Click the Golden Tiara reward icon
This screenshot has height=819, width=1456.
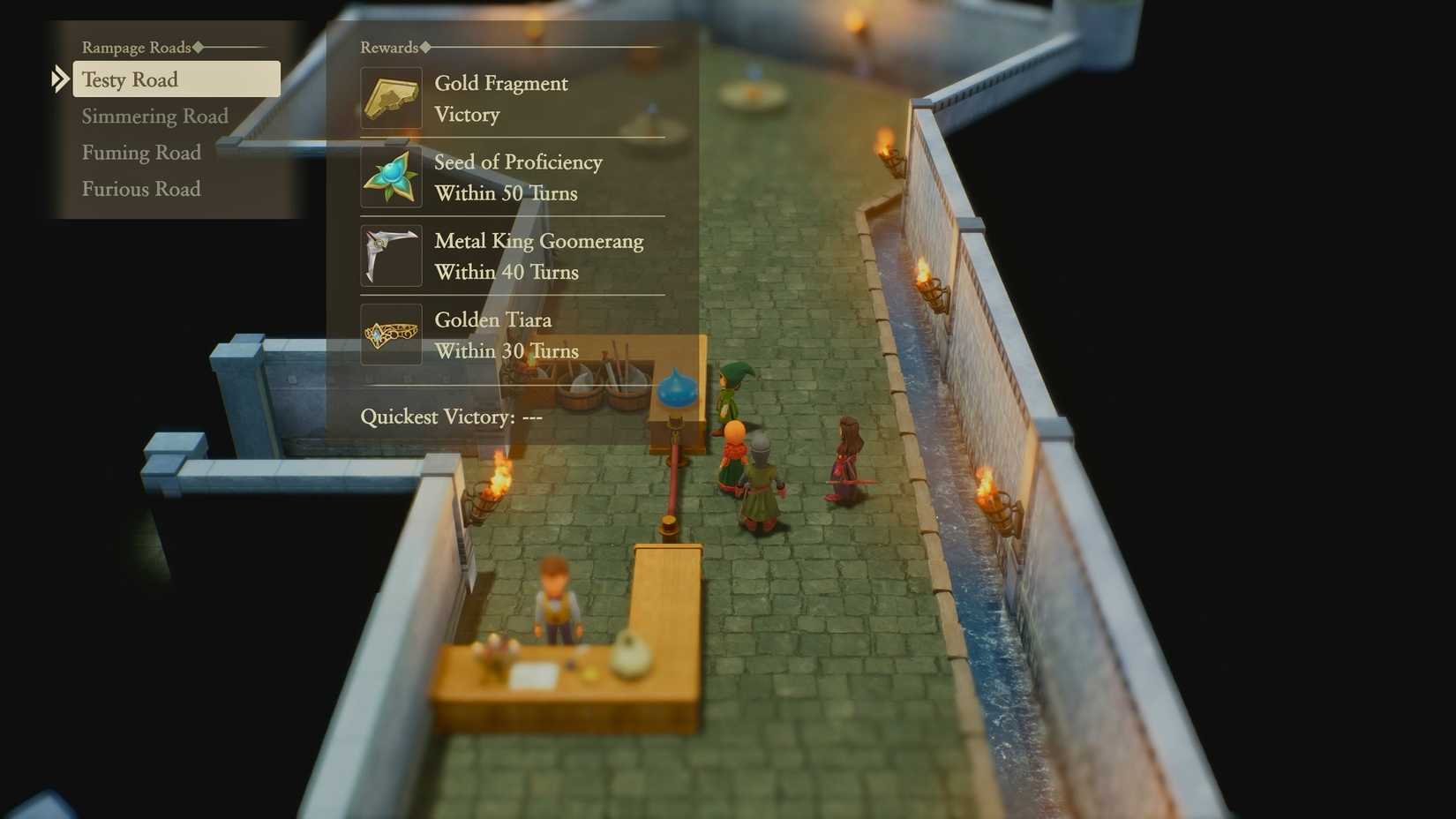[390, 334]
